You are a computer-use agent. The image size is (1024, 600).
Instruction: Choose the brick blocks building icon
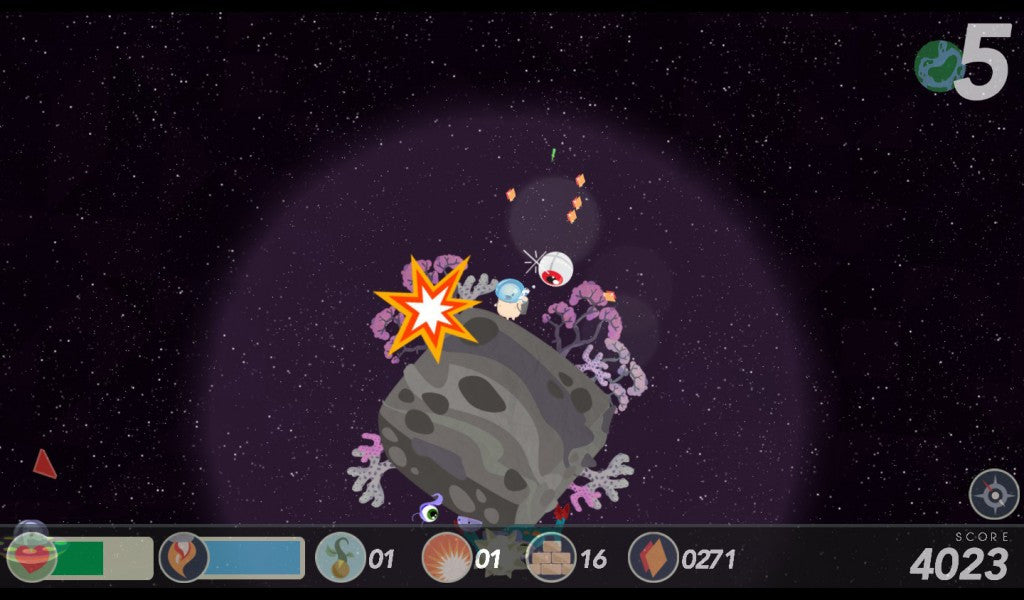[x=551, y=557]
